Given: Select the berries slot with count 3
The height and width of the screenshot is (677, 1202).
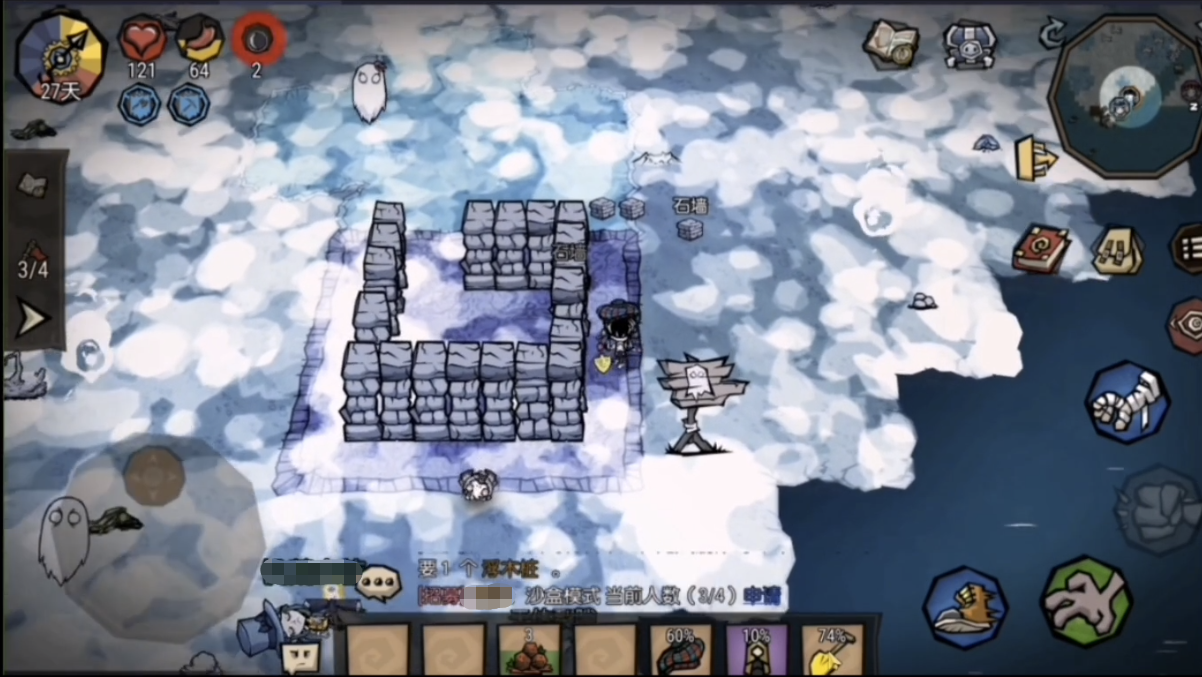Looking at the screenshot, I should click(x=529, y=650).
